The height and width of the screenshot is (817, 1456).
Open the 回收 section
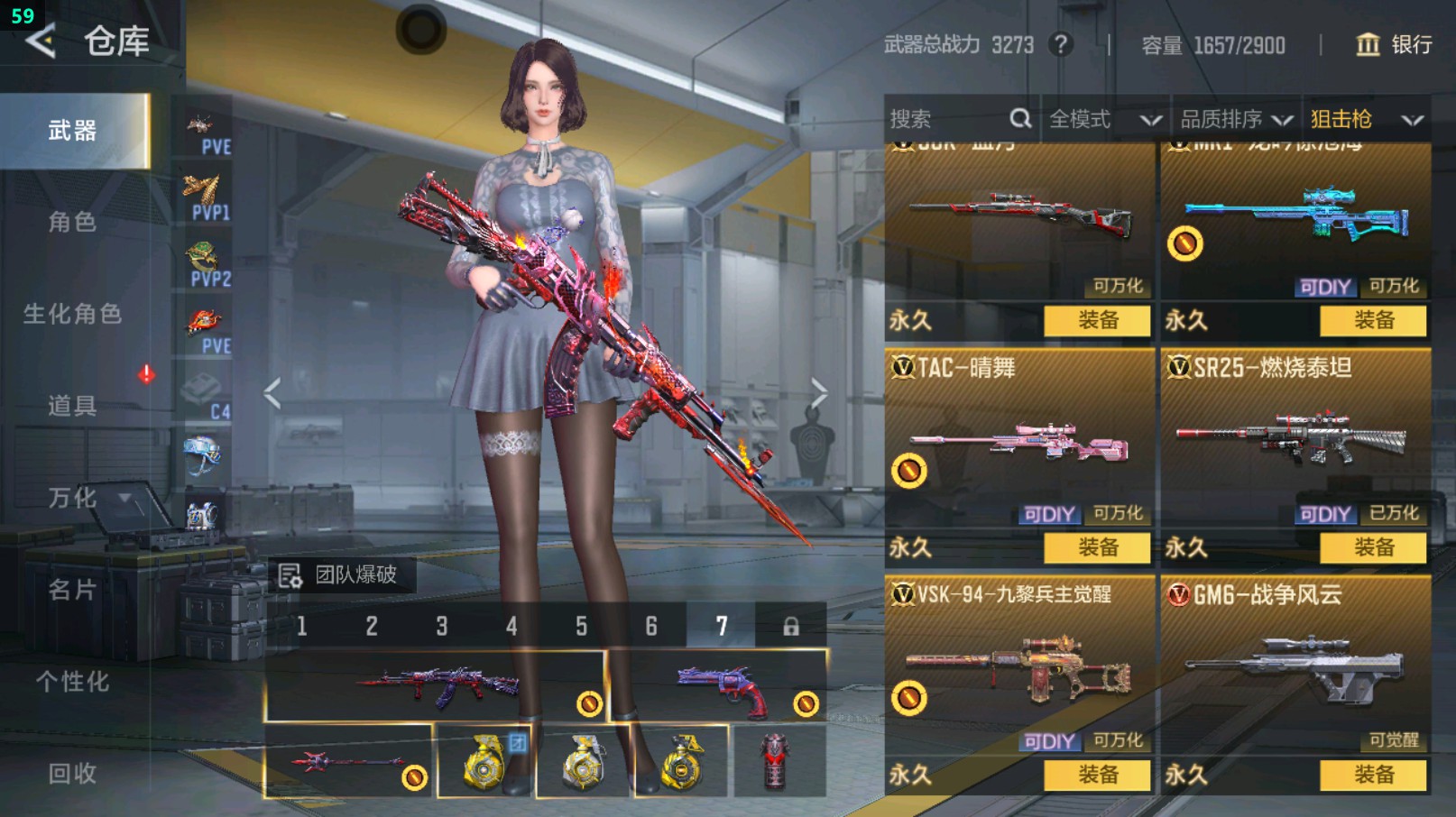72,774
